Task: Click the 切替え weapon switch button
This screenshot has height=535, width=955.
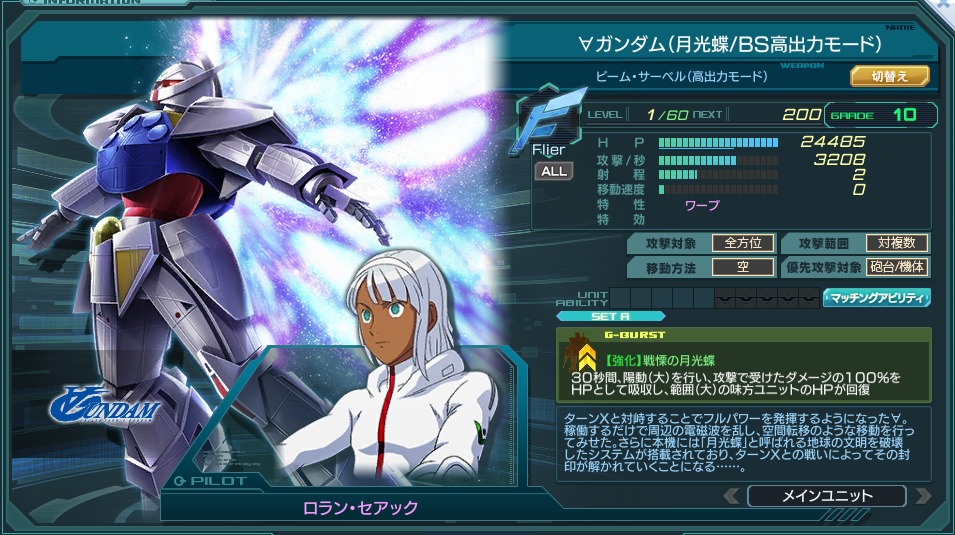Action: (890, 76)
